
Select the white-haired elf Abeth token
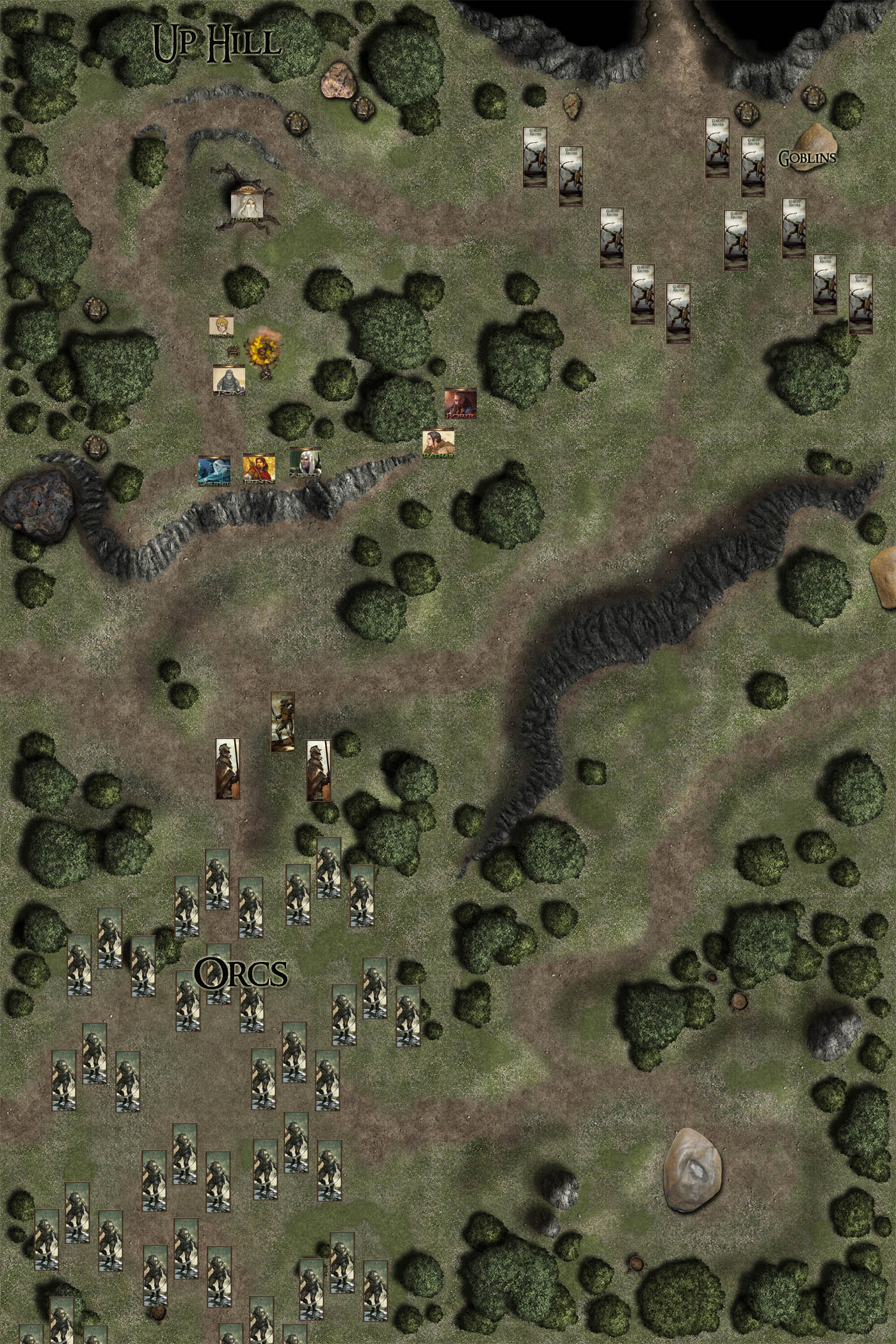click(x=305, y=463)
